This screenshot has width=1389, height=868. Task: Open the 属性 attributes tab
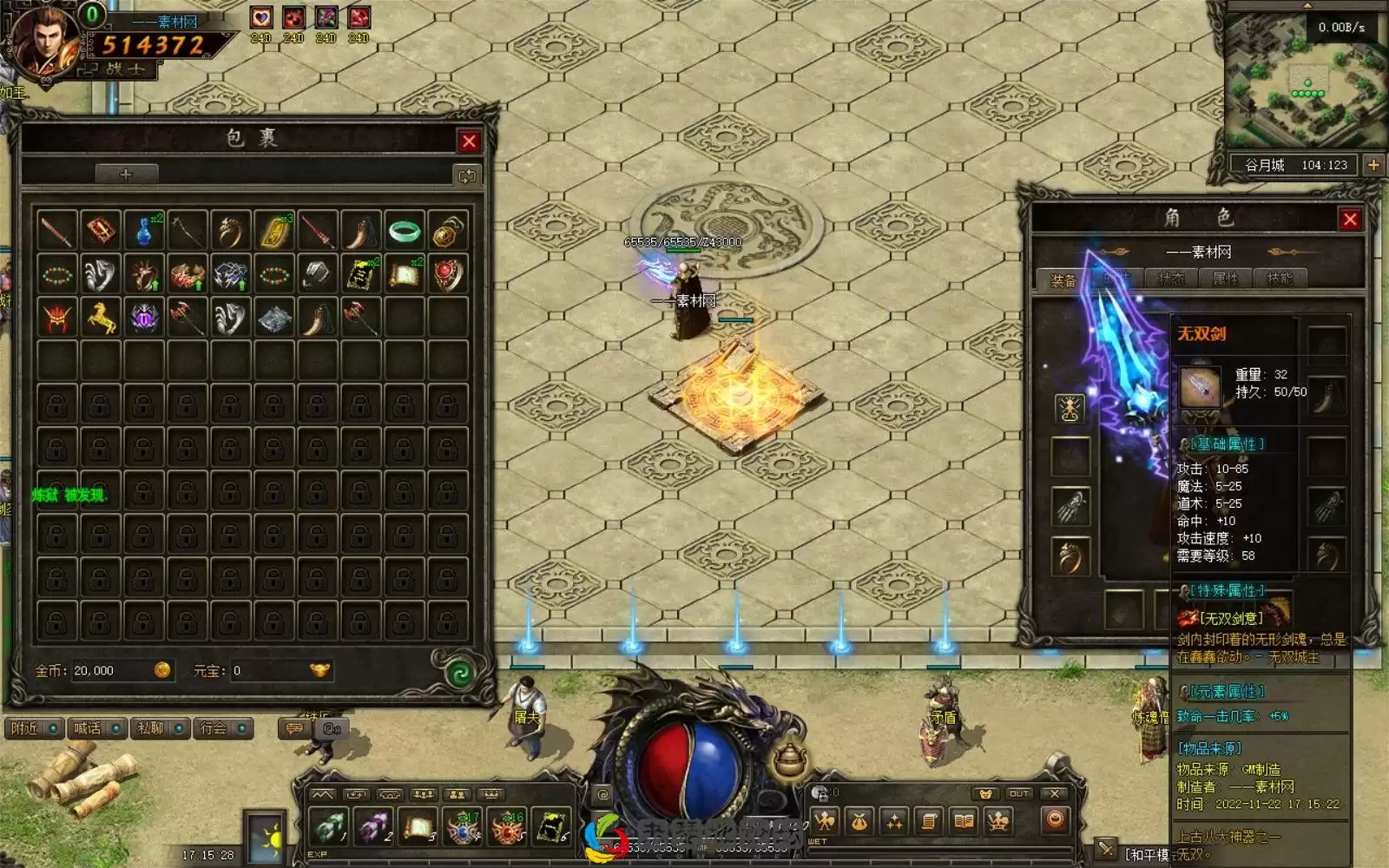(1225, 279)
